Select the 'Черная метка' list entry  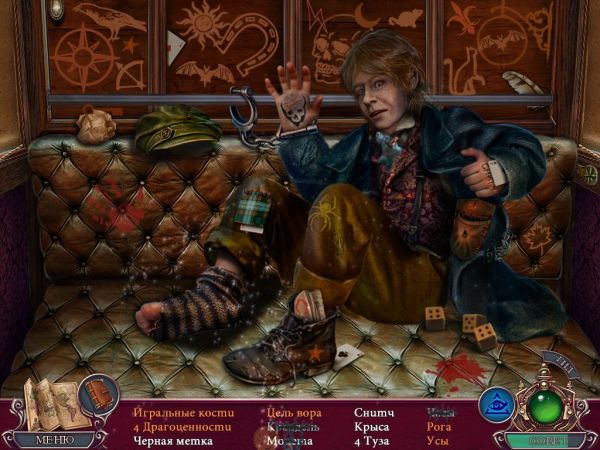(174, 441)
